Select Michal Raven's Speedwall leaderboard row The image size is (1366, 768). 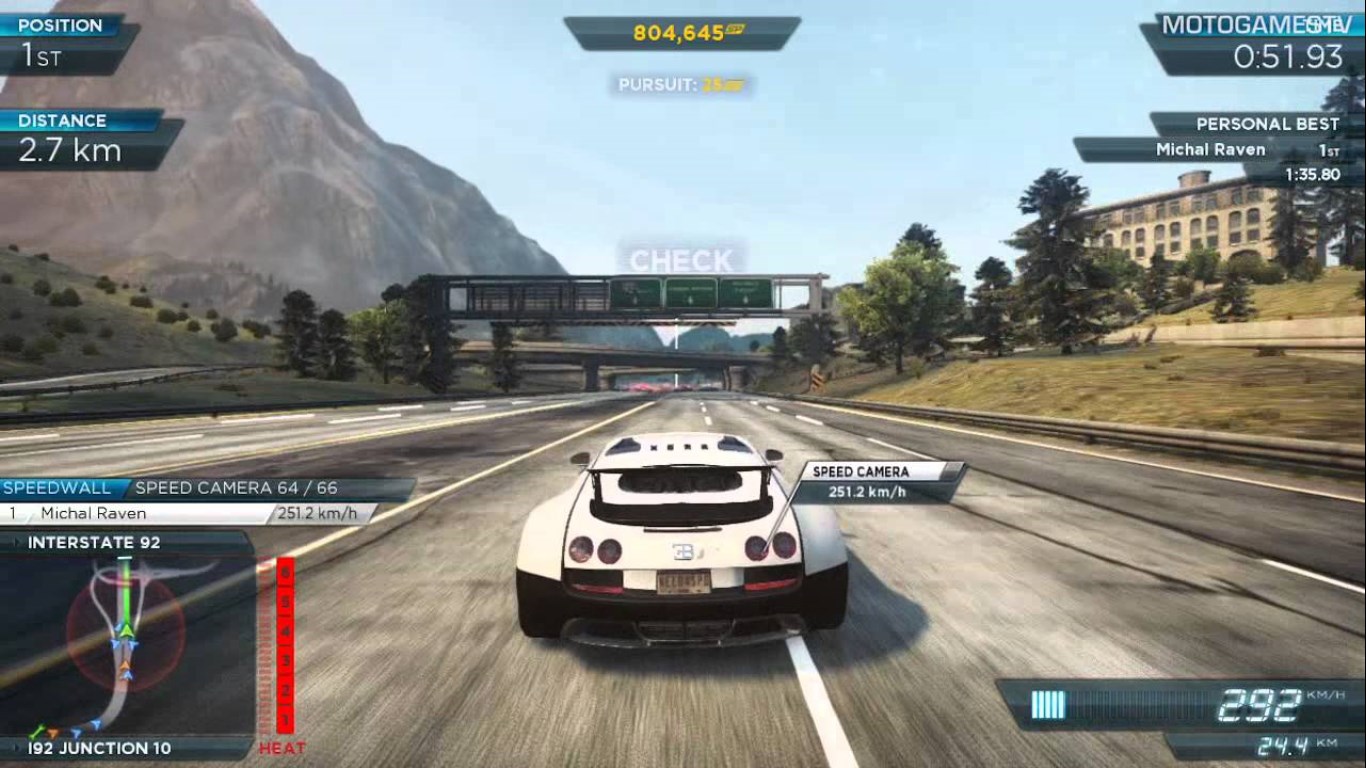click(x=190, y=513)
